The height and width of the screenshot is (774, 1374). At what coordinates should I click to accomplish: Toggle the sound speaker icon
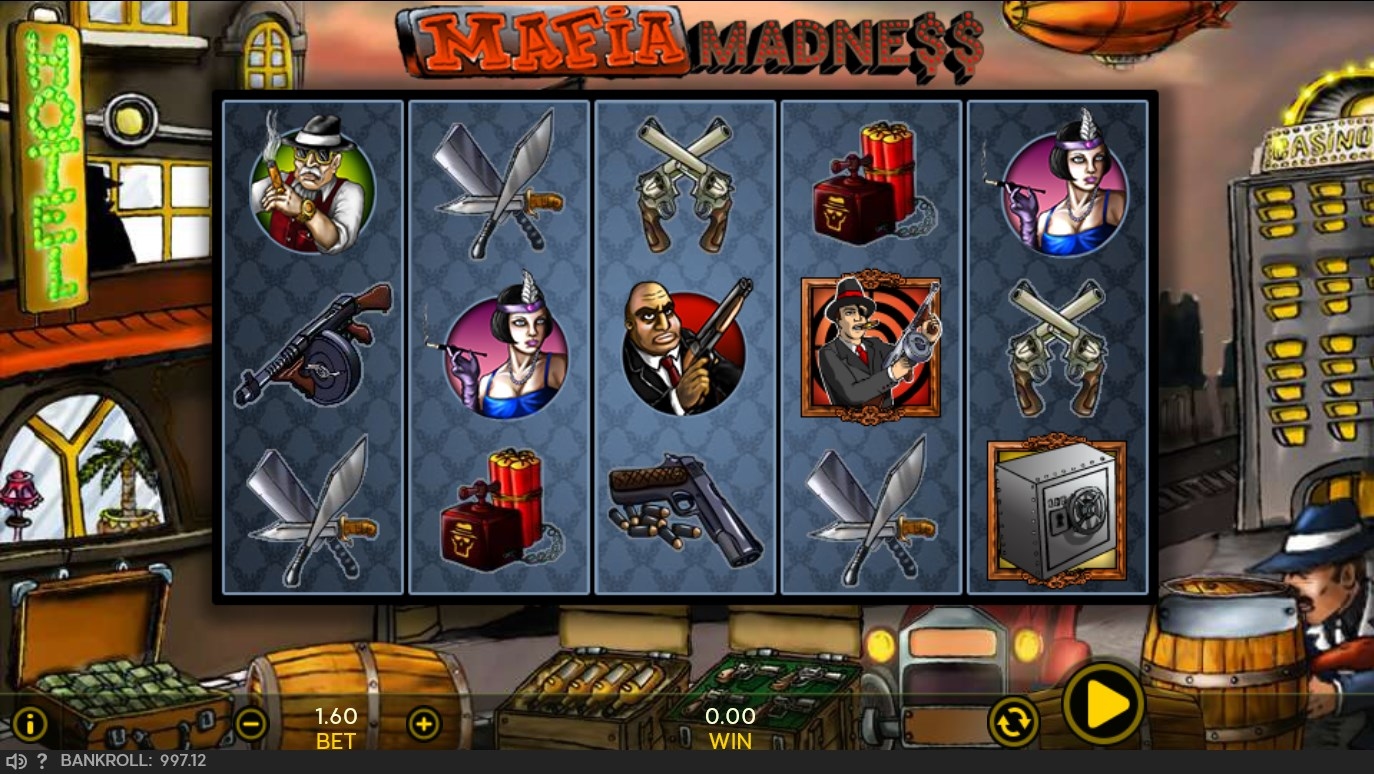pos(16,761)
